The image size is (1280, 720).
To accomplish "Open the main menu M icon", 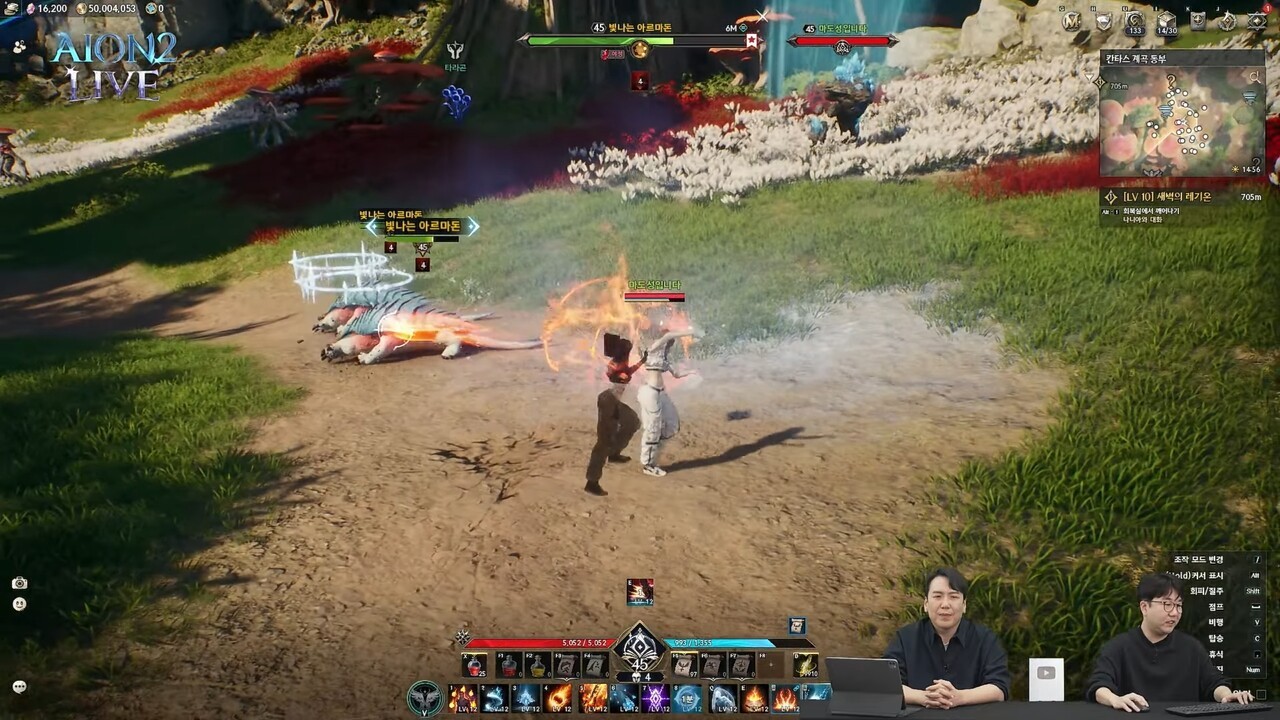I will pyautogui.click(x=1072, y=20).
